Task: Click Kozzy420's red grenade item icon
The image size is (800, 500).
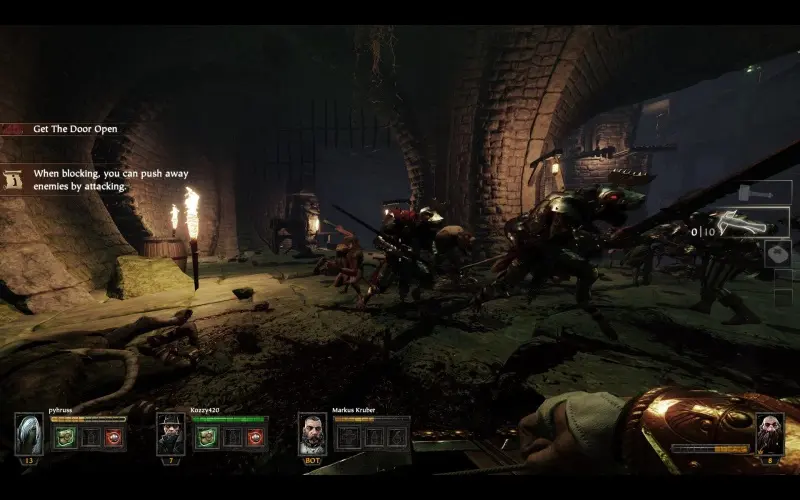Action: click(x=256, y=437)
